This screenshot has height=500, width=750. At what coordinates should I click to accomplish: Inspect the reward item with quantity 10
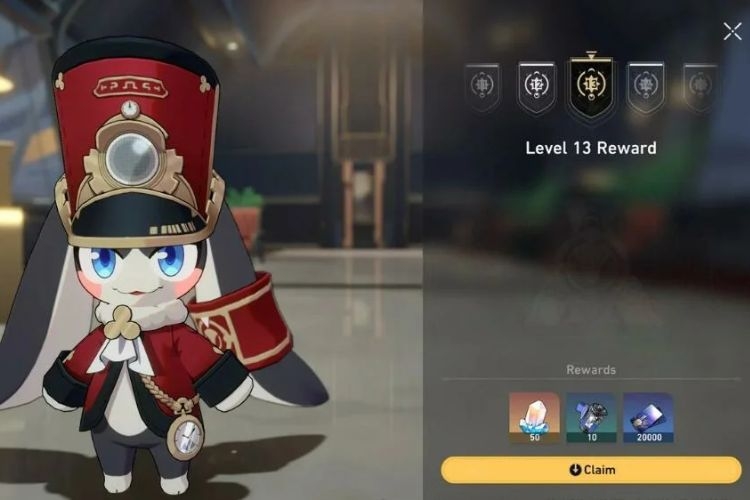click(x=591, y=416)
